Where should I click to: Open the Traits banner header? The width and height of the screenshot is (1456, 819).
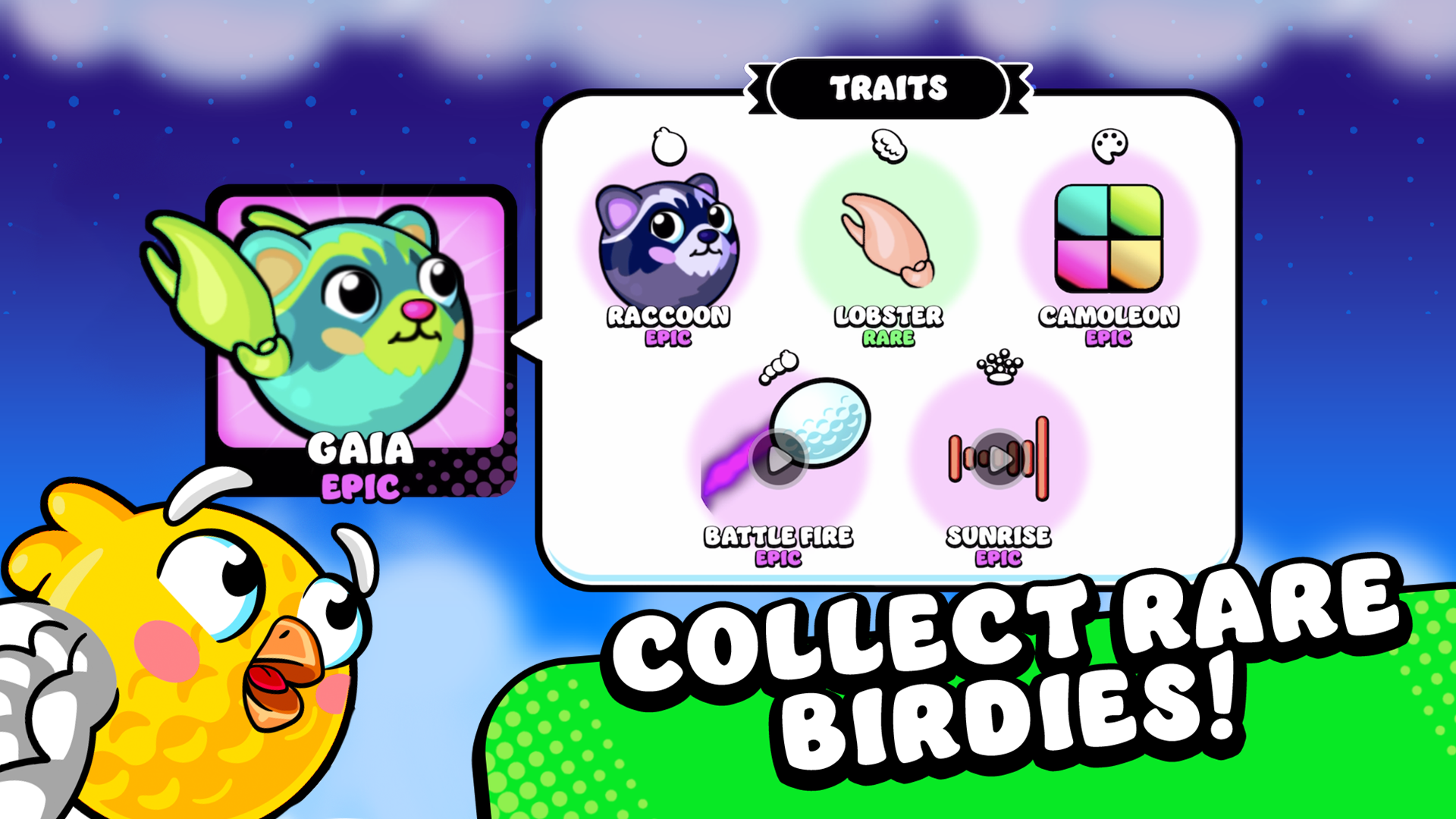(x=889, y=87)
